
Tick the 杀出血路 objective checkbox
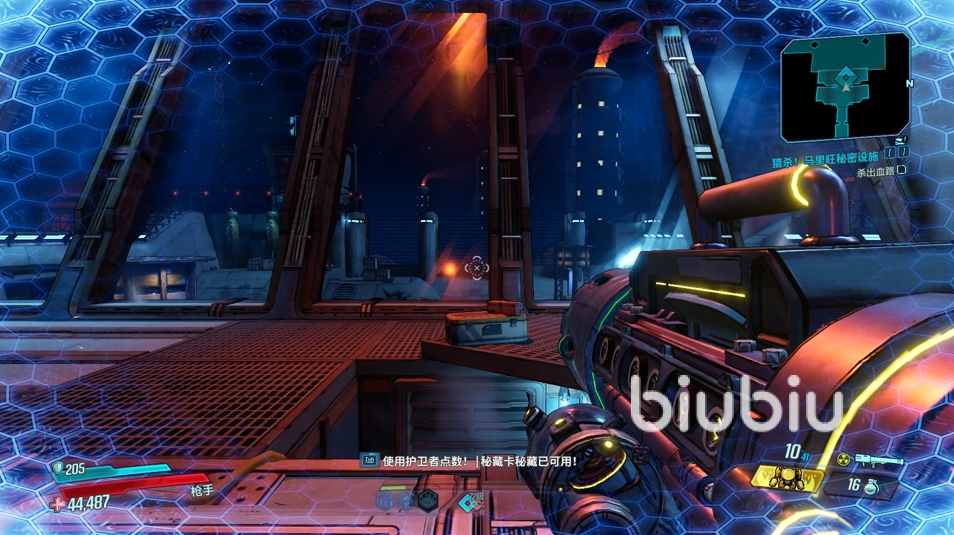[x=902, y=172]
